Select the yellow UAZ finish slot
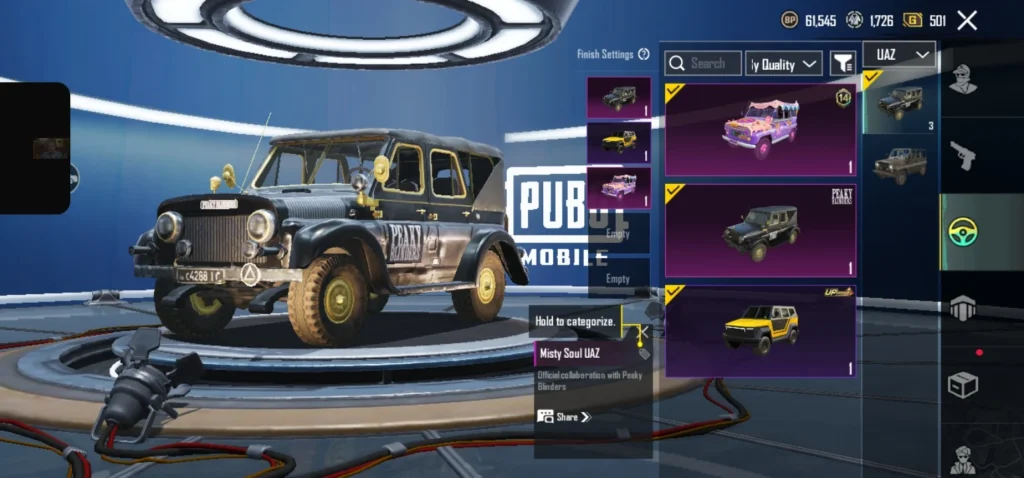This screenshot has width=1024, height=478. (618, 142)
